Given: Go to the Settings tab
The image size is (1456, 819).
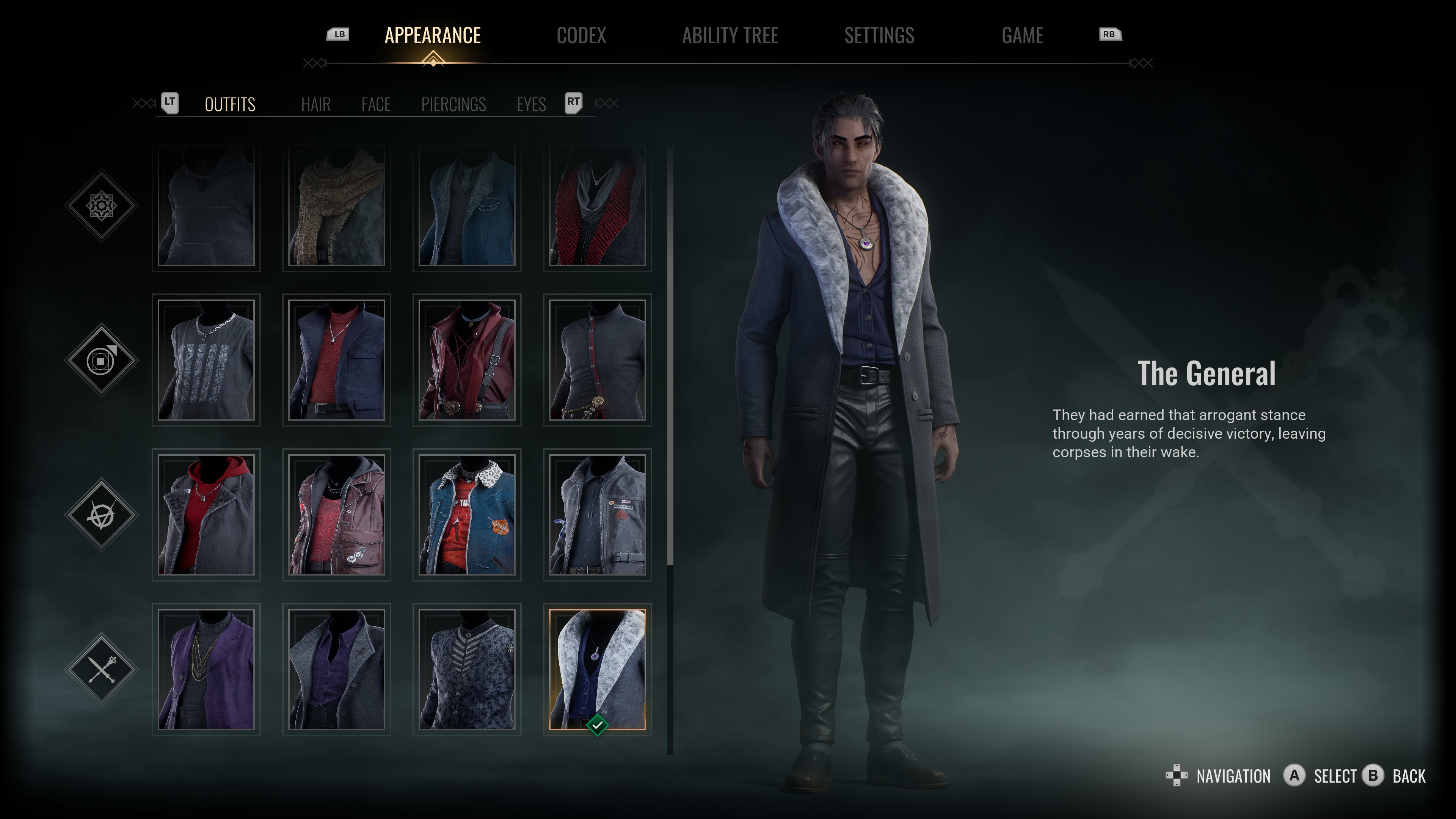Looking at the screenshot, I should coord(879,36).
